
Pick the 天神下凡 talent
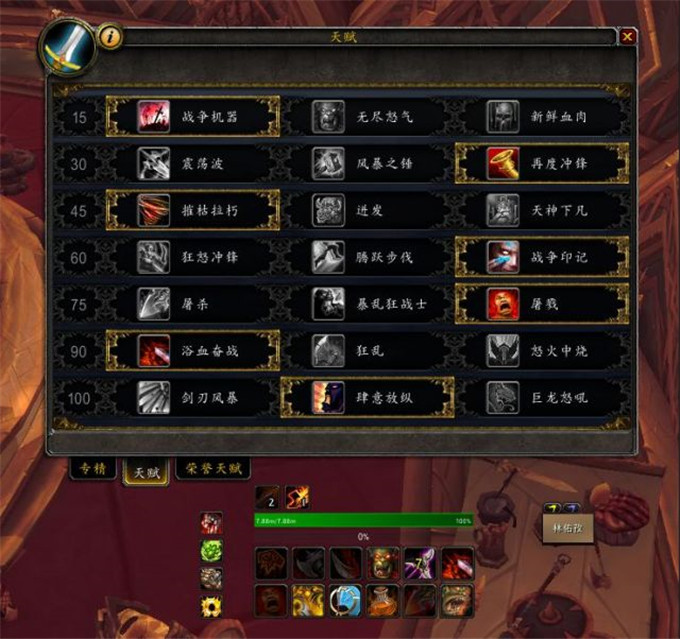tap(542, 210)
